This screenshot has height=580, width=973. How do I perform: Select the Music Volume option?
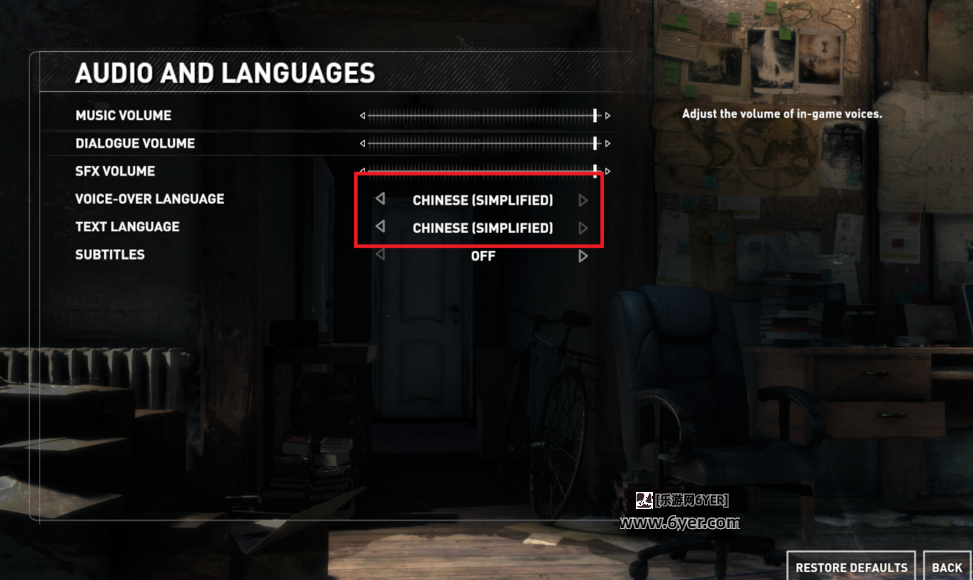click(123, 116)
